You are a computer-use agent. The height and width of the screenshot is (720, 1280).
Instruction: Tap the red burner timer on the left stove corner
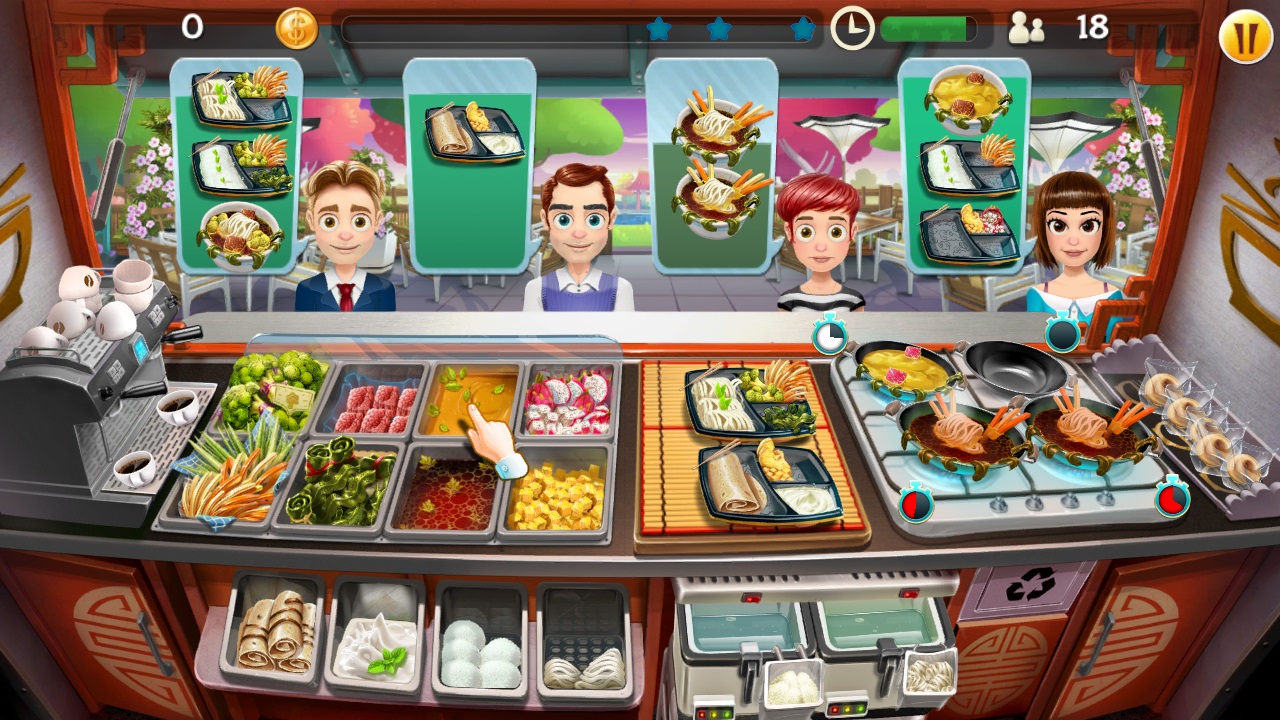pos(916,505)
